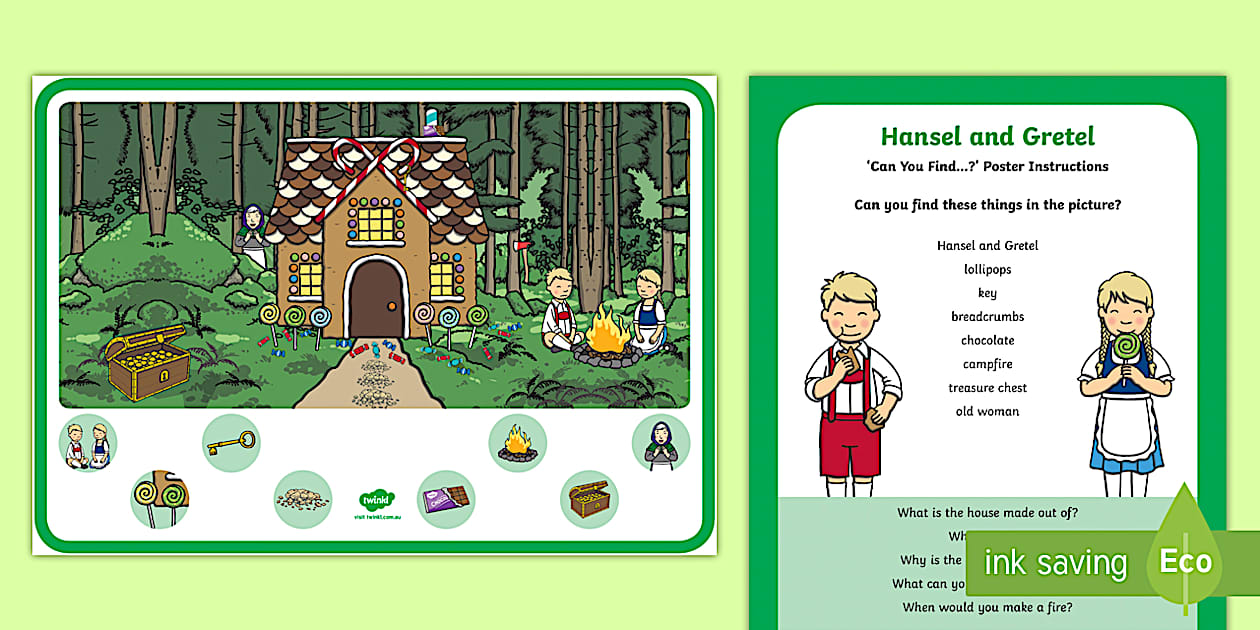This screenshot has width=1260, height=630.
Task: Choose the campfire circle icon
Action: coord(517,443)
